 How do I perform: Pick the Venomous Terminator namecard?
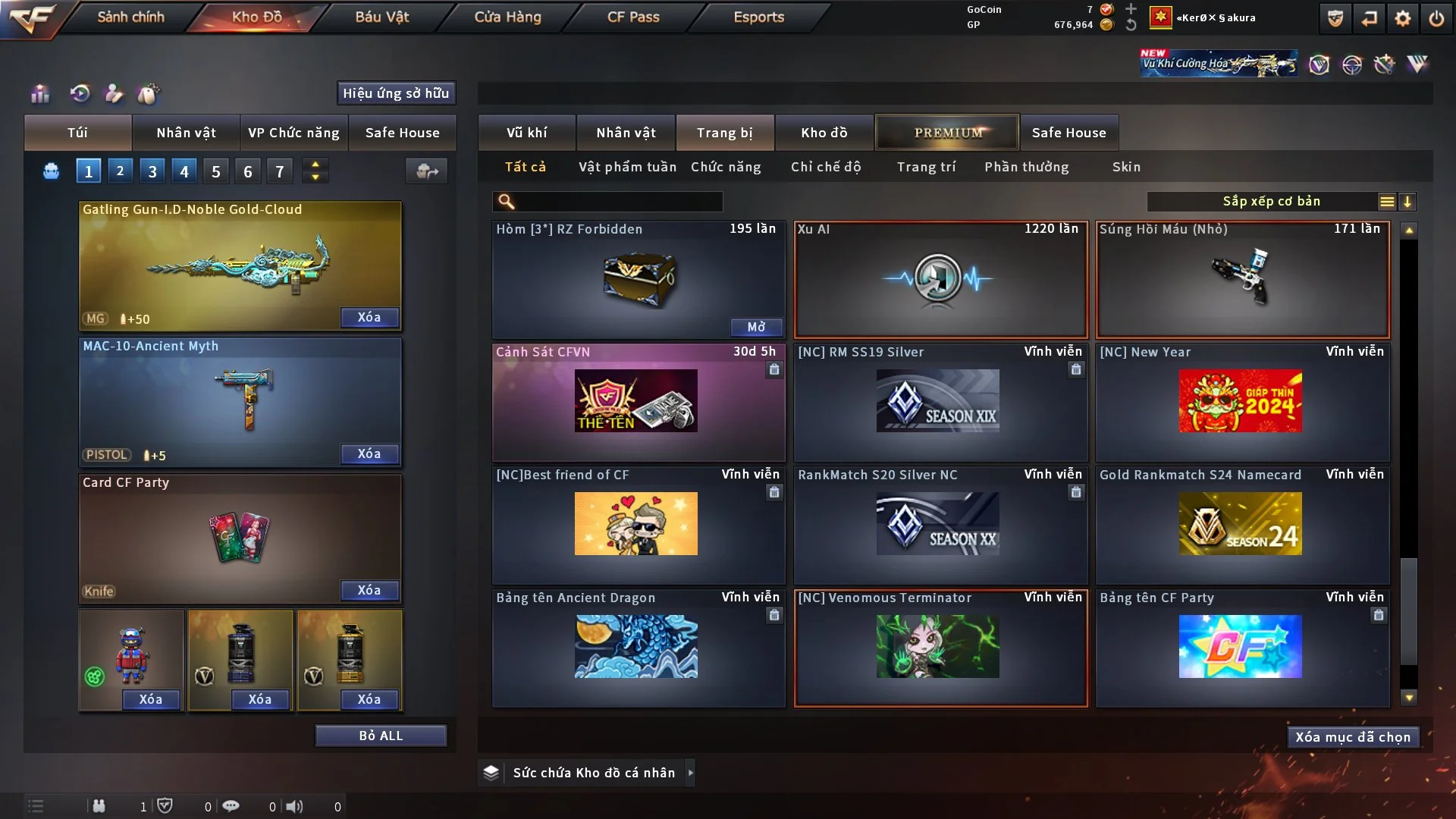coord(940,648)
